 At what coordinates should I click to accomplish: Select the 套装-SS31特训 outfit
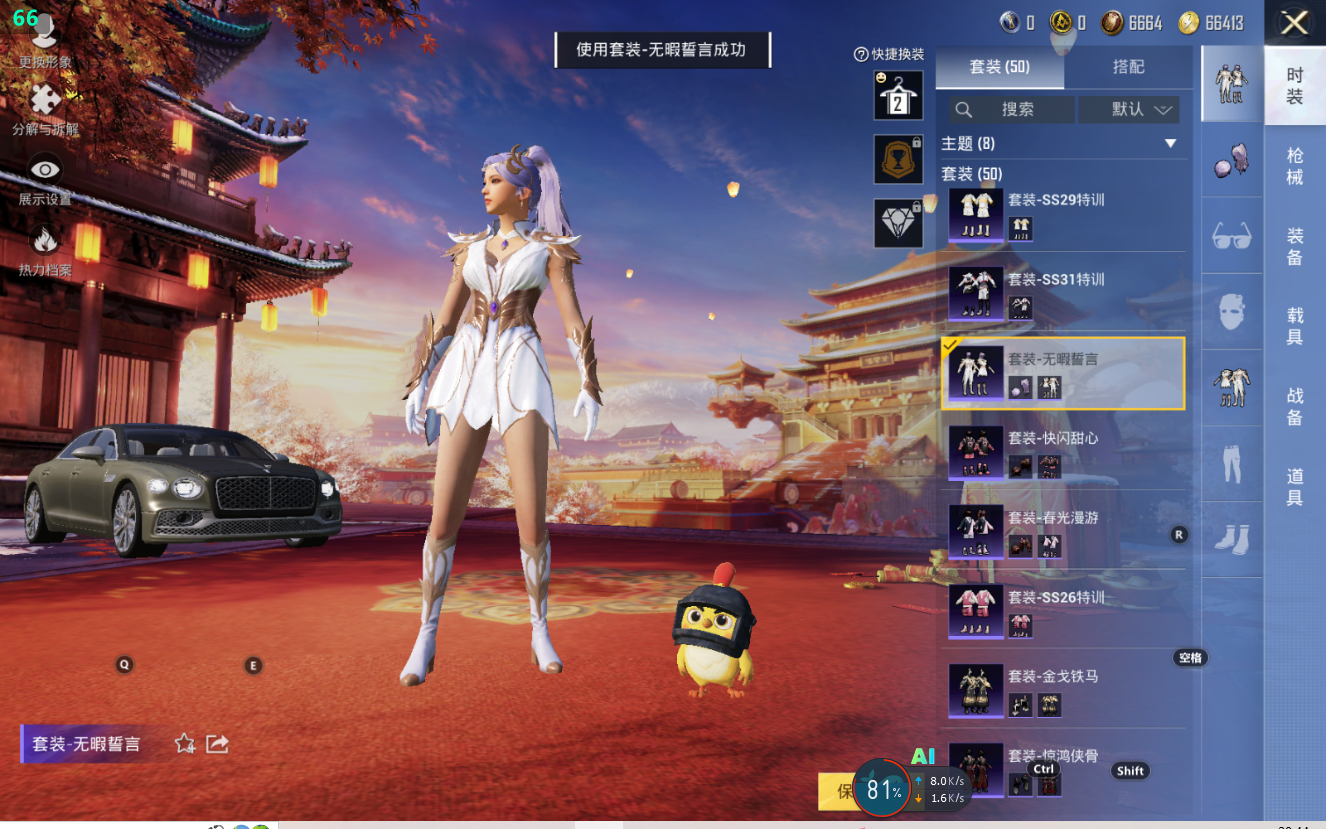(x=1065, y=293)
